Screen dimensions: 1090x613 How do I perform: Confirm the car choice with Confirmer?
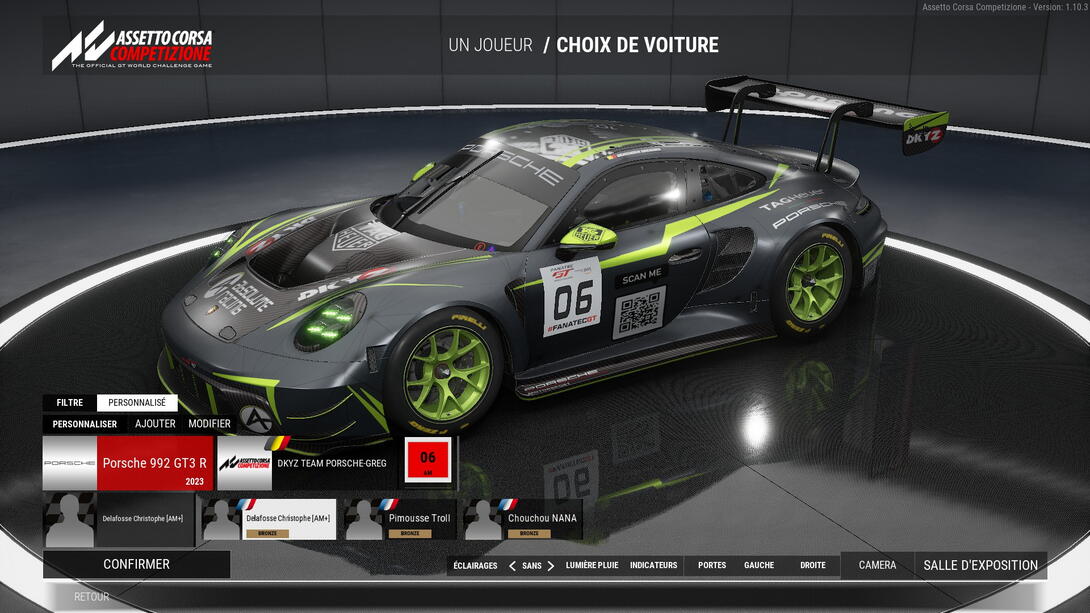point(136,564)
